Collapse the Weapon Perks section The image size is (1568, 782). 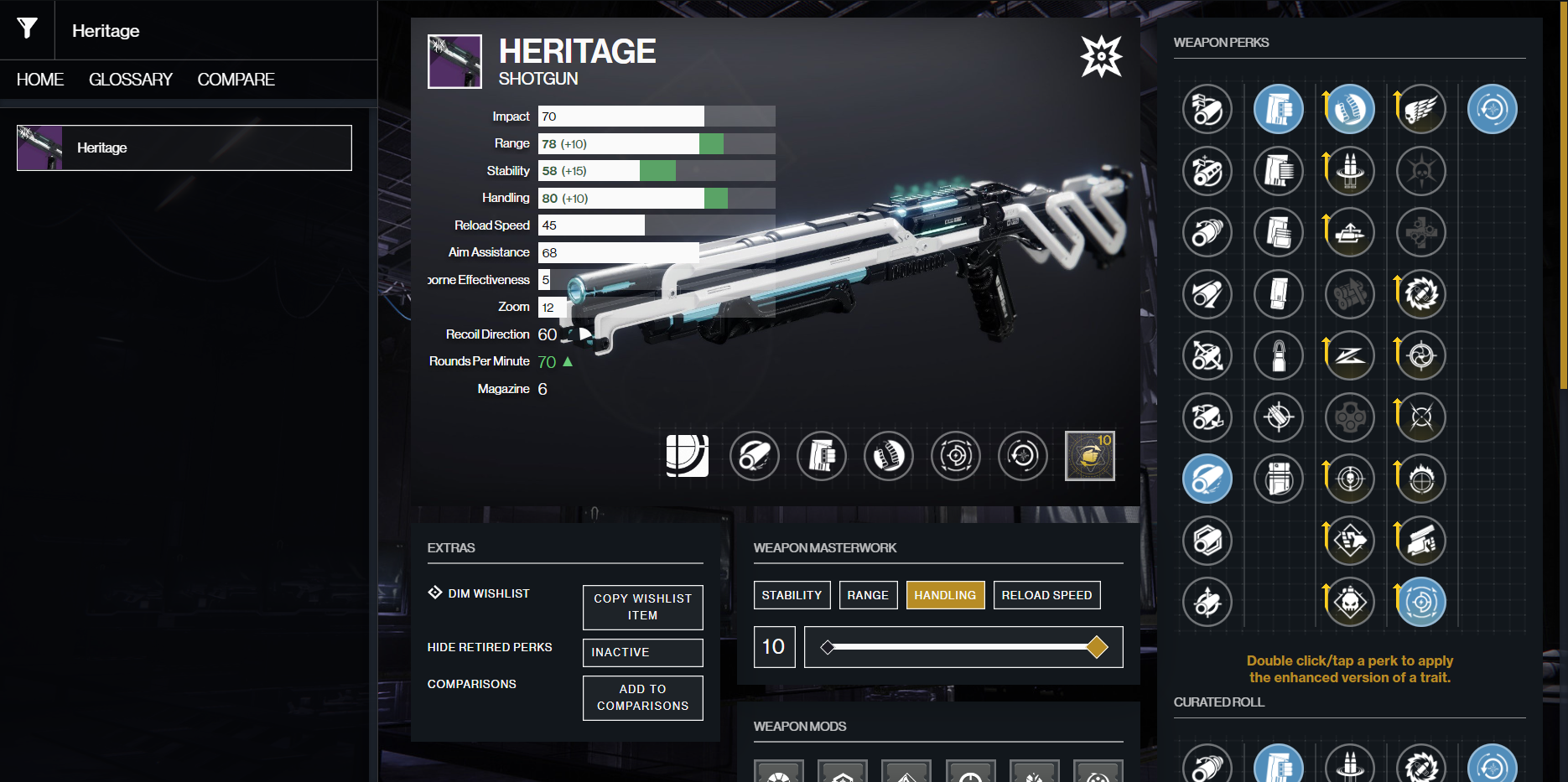click(x=1220, y=43)
